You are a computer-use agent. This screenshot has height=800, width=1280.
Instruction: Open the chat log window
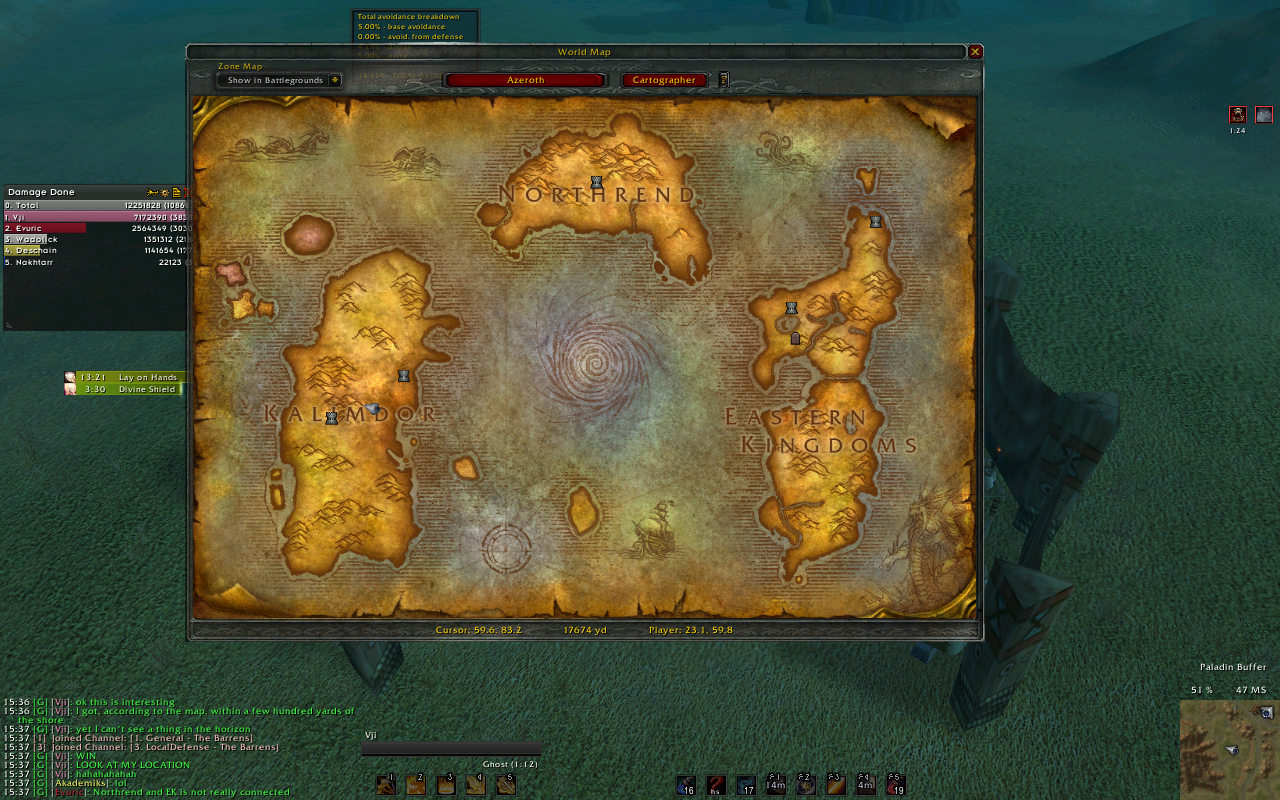coord(180,745)
